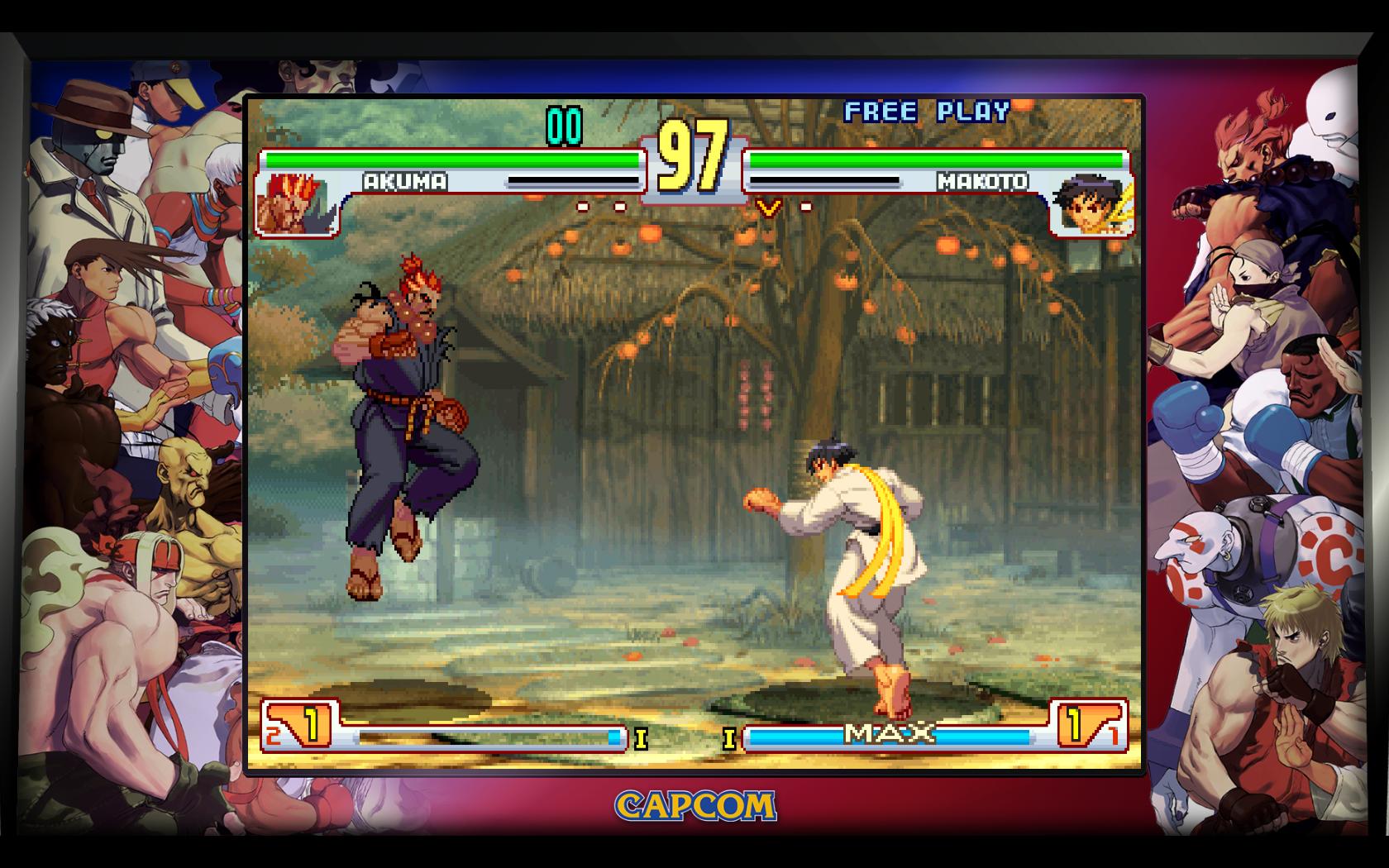Click the FREE PLAY text
This screenshot has height=868, width=1389.
click(x=925, y=108)
